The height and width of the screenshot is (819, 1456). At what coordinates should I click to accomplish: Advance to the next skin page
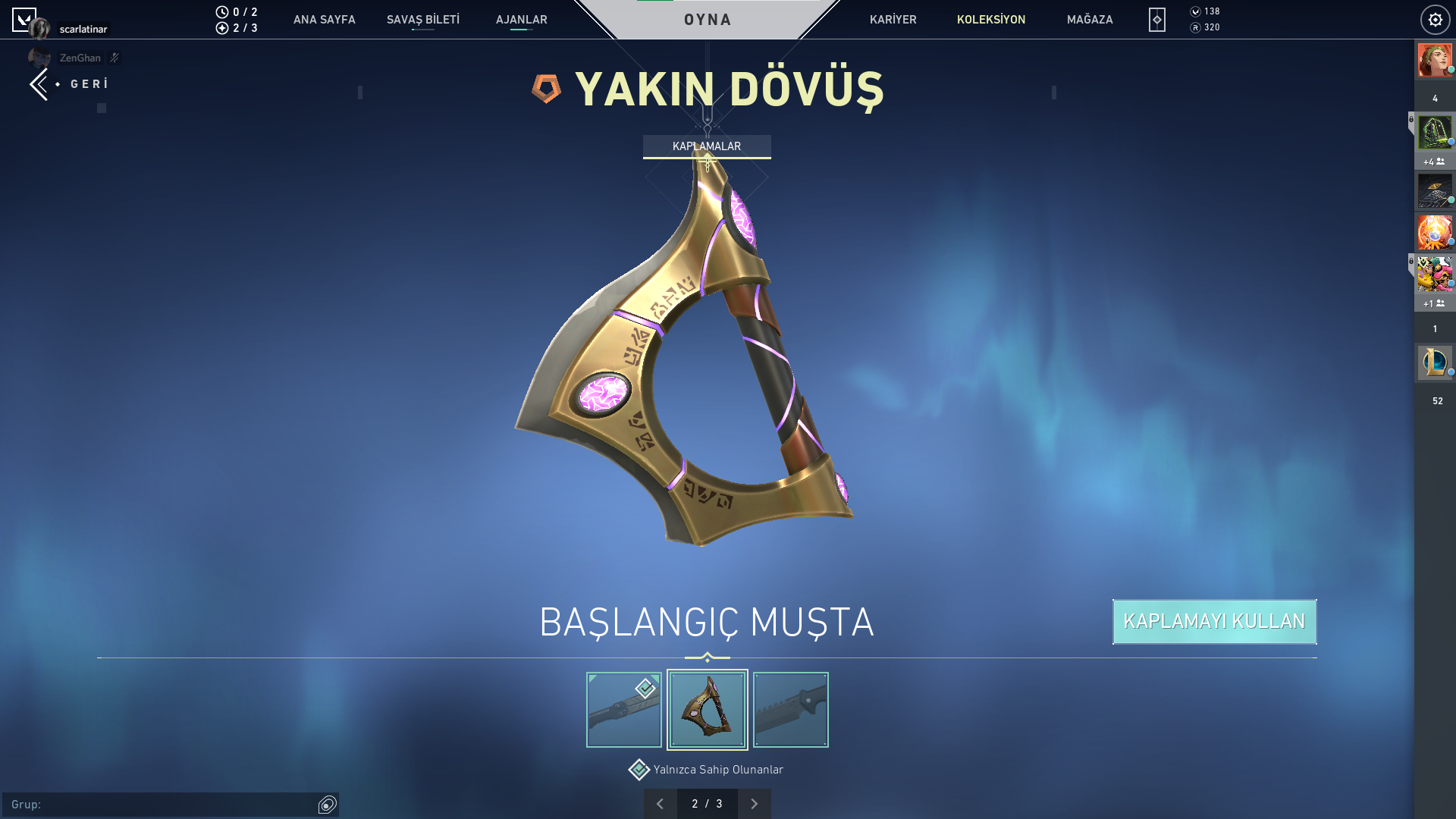point(754,804)
